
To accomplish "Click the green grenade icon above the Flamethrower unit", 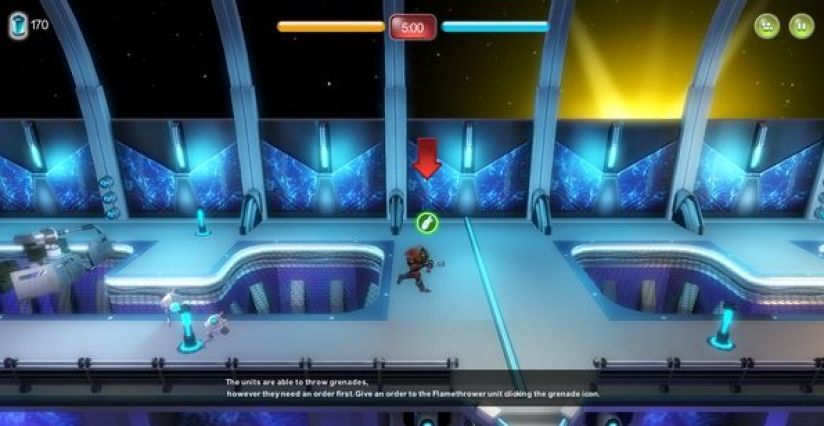I will pyautogui.click(x=427, y=223).
